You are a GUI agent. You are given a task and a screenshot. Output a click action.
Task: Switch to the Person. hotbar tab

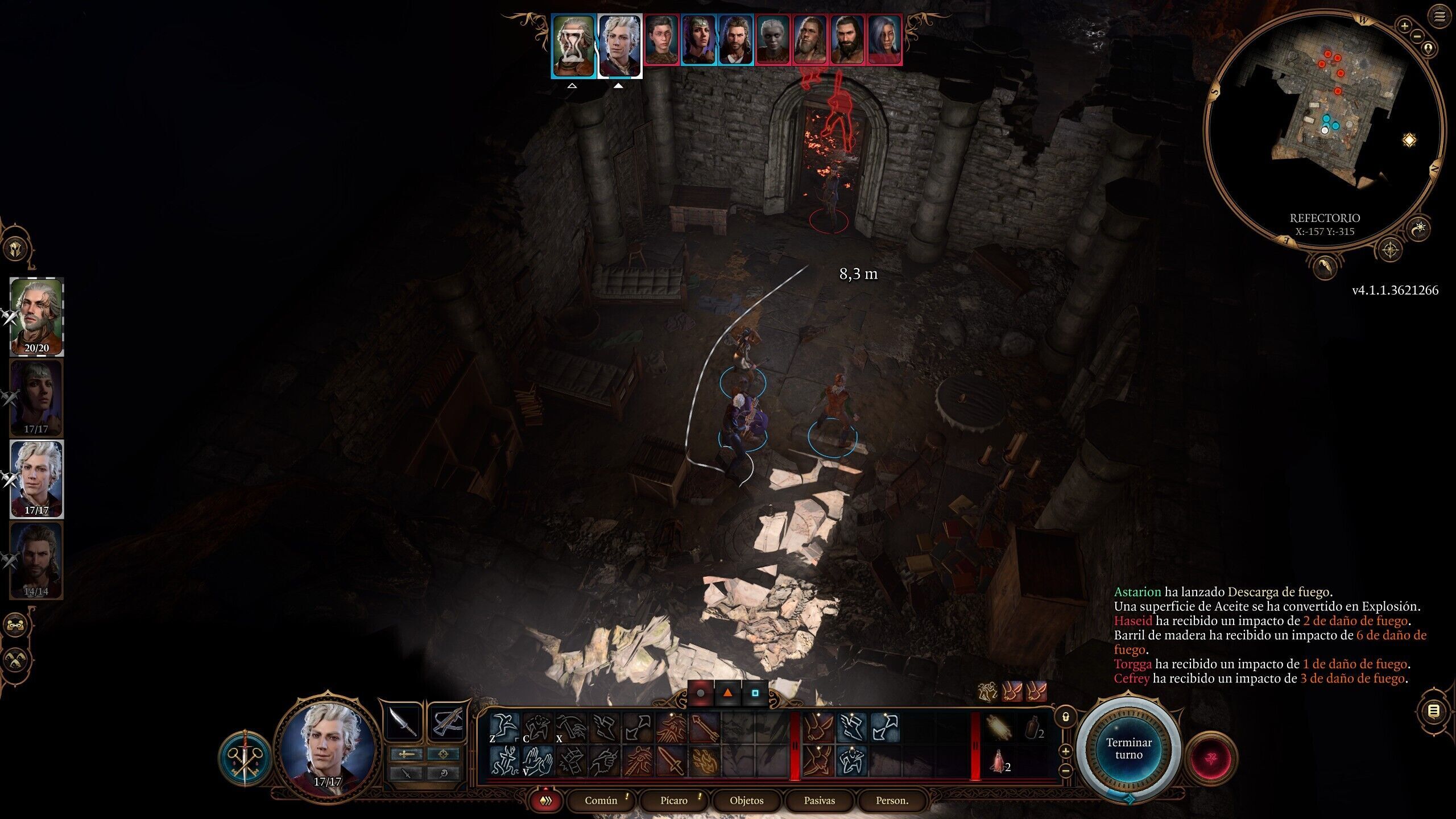[892, 800]
